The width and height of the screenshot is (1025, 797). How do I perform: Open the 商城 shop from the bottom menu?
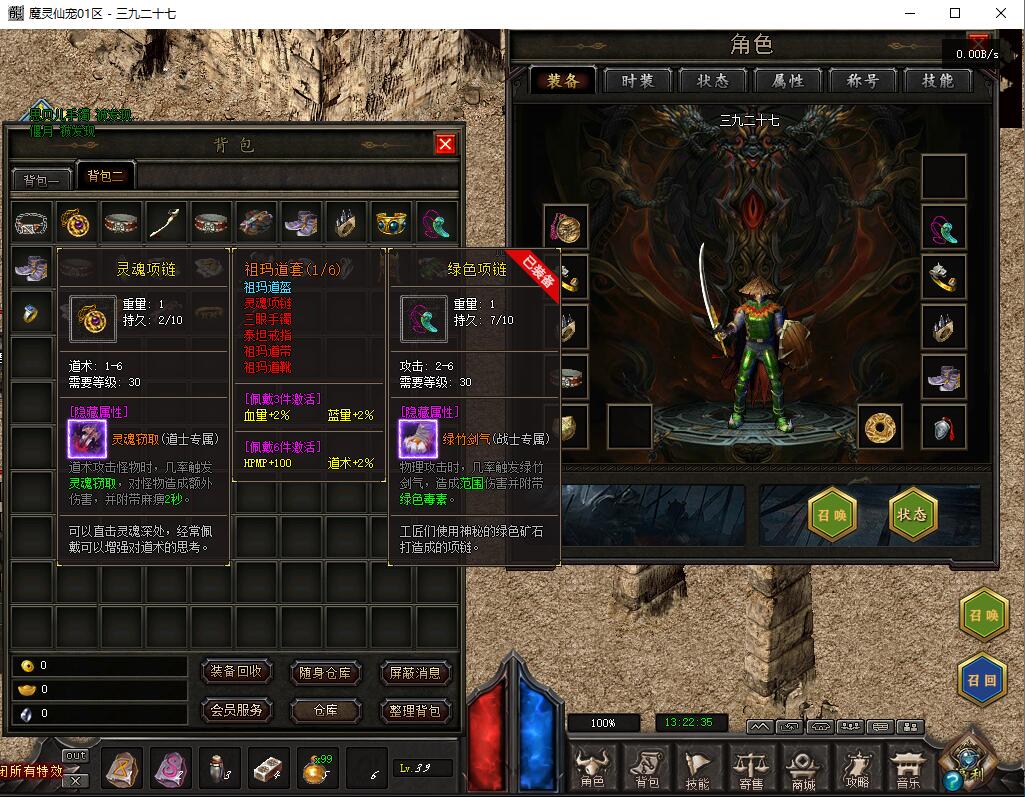pyautogui.click(x=803, y=769)
